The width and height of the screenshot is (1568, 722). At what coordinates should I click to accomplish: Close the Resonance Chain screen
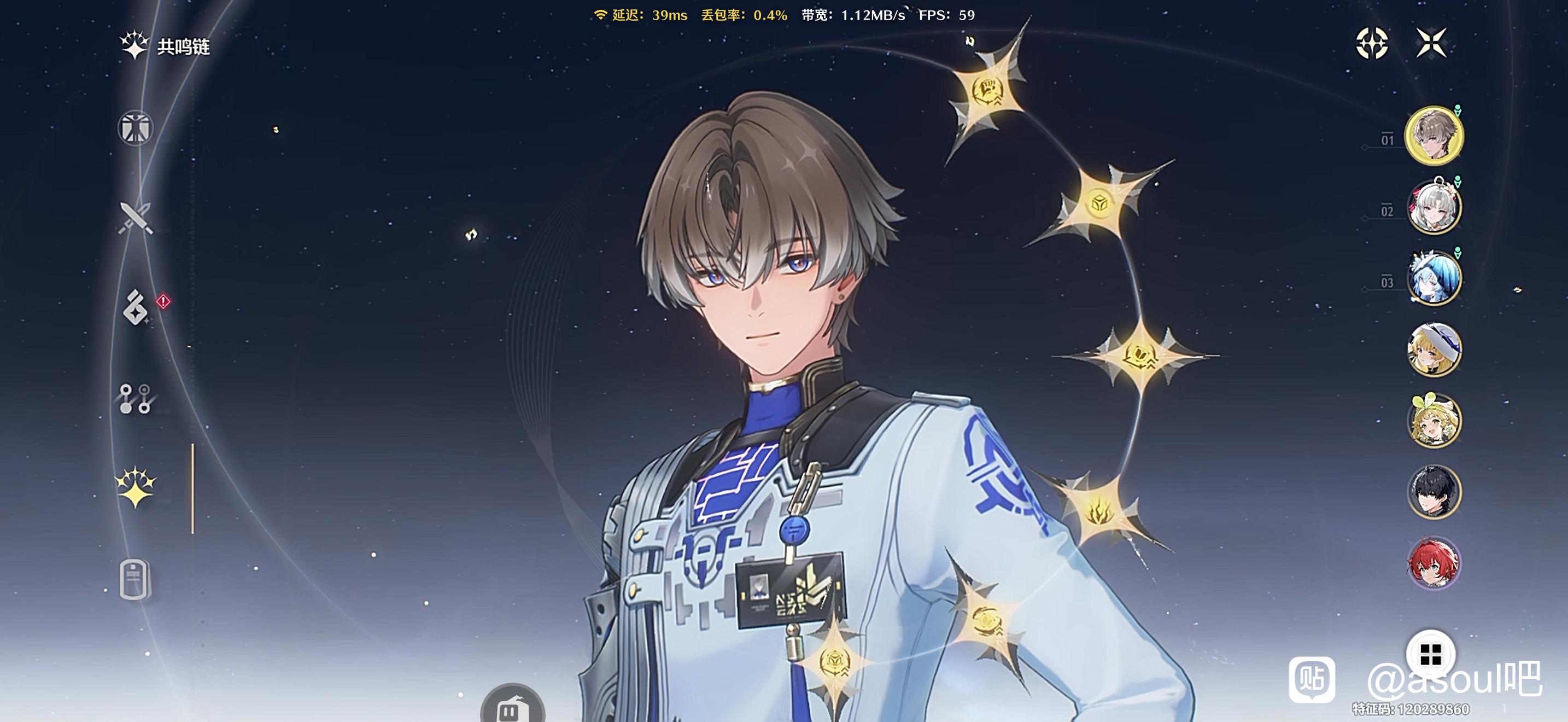pyautogui.click(x=1430, y=43)
